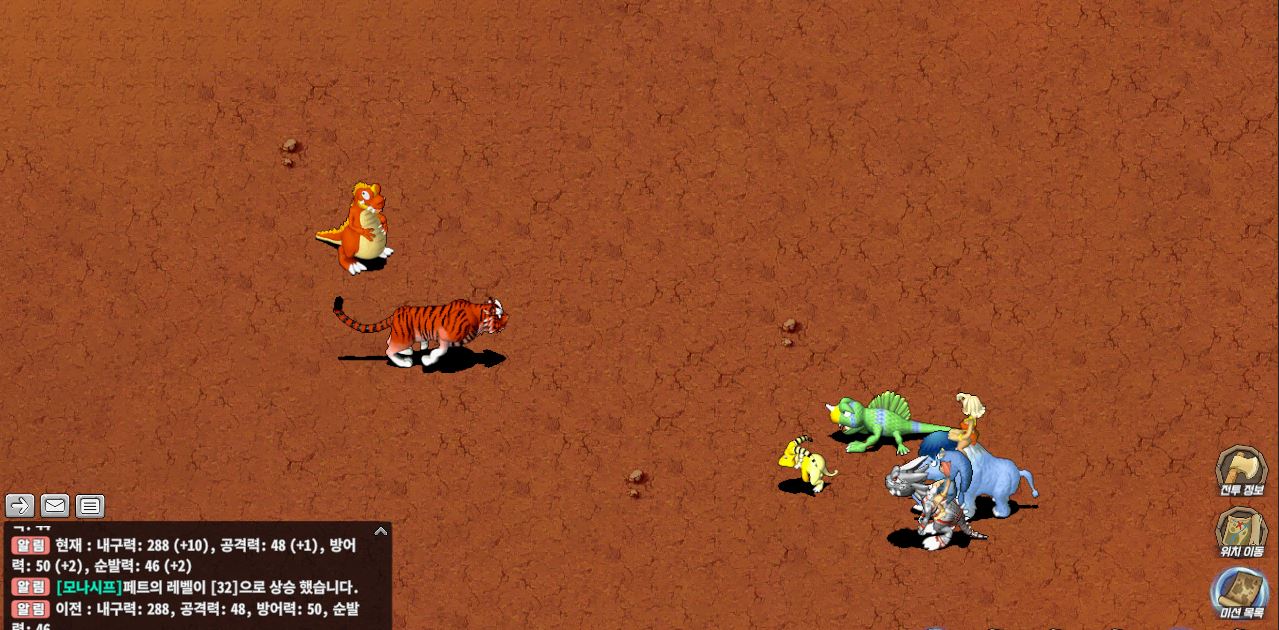This screenshot has height=630, width=1279.
Task: Open the list menu button above chat
Action: coord(90,506)
